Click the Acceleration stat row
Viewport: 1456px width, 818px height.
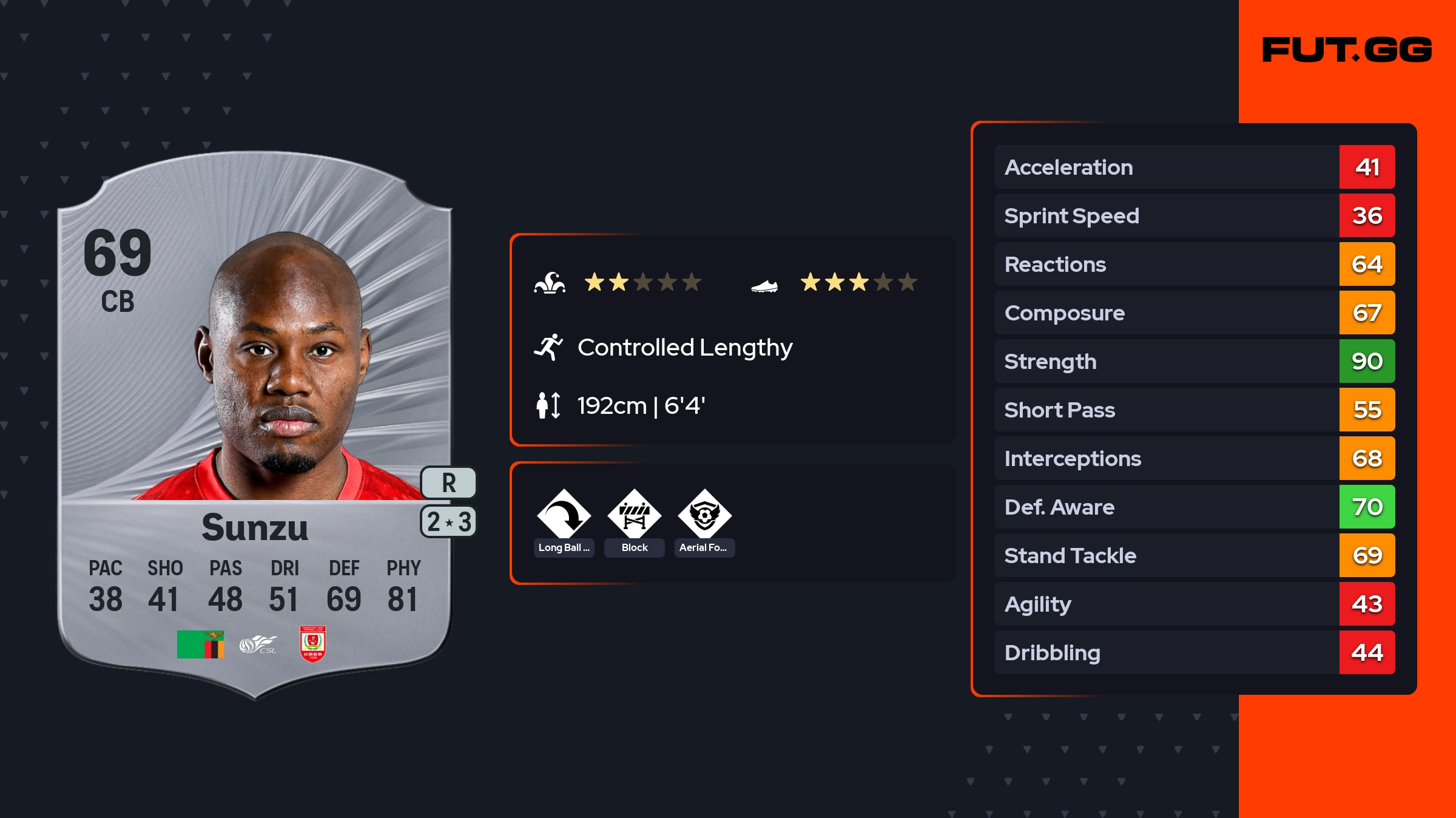(1194, 167)
